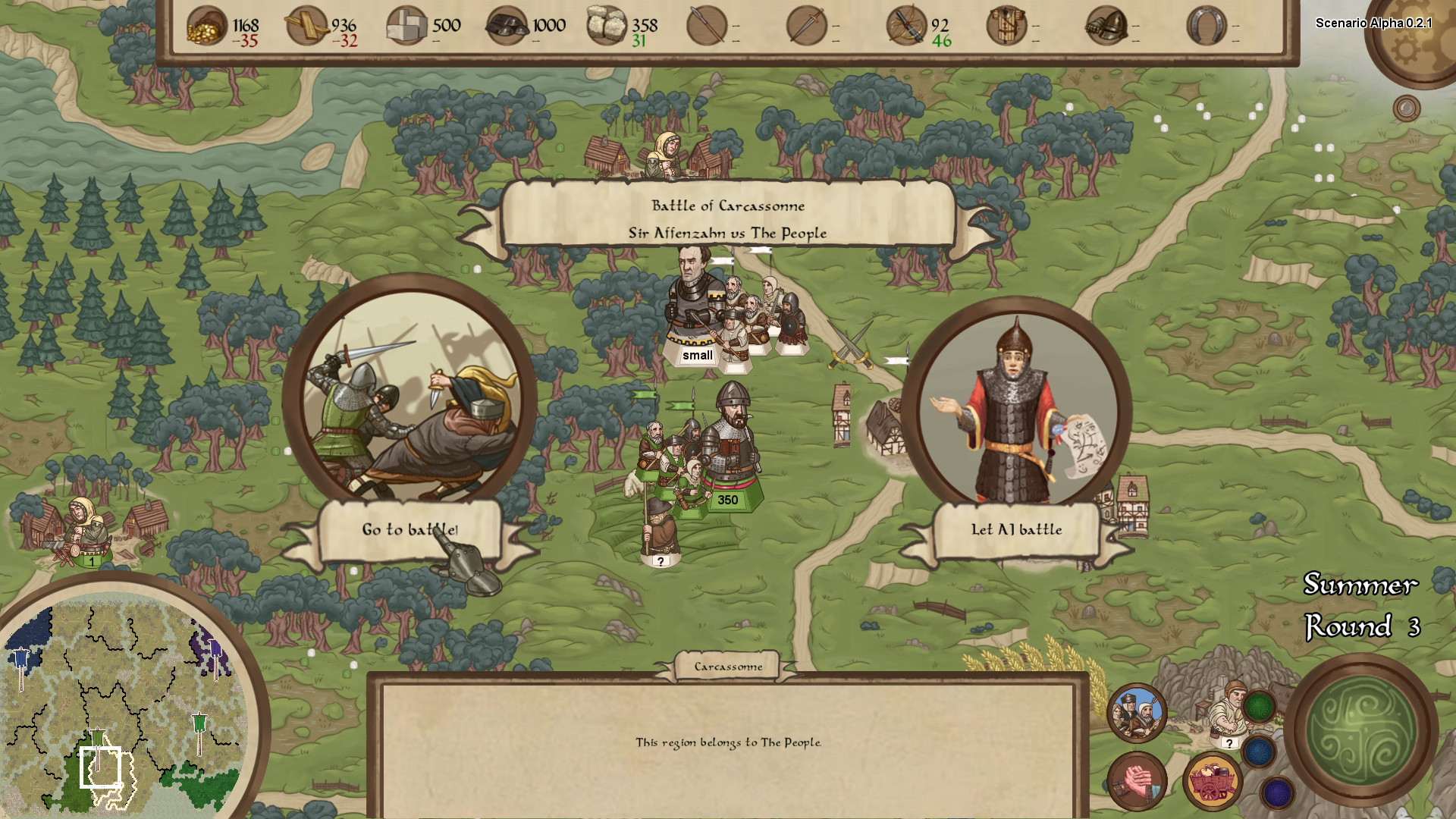Open the soldiers group portrait button

pyautogui.click(x=1137, y=713)
